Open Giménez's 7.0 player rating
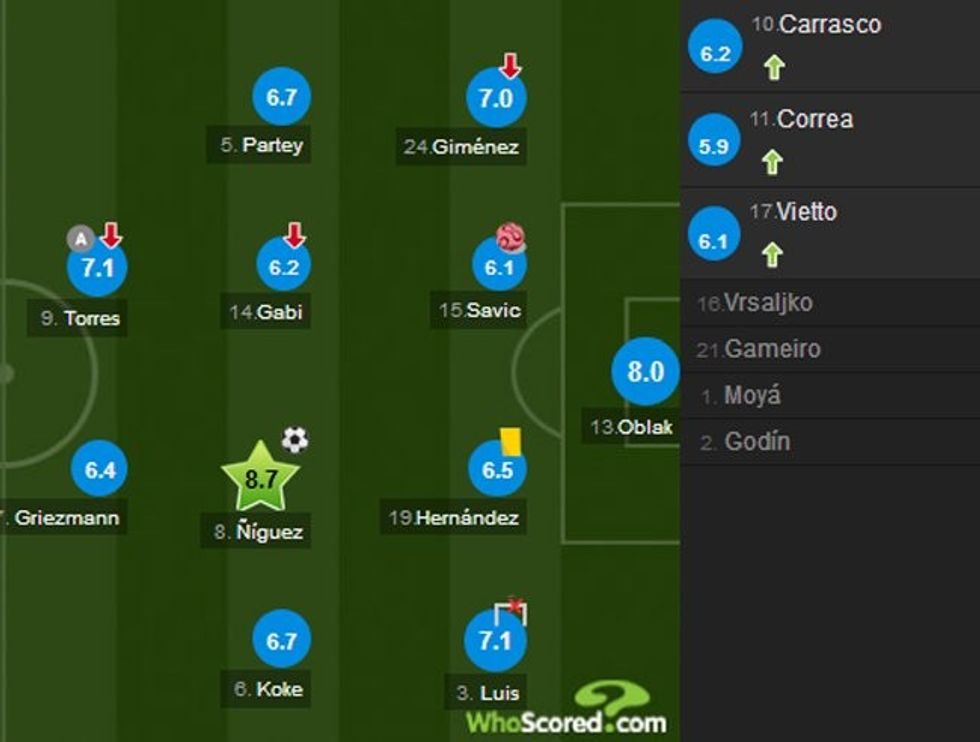 [x=496, y=98]
